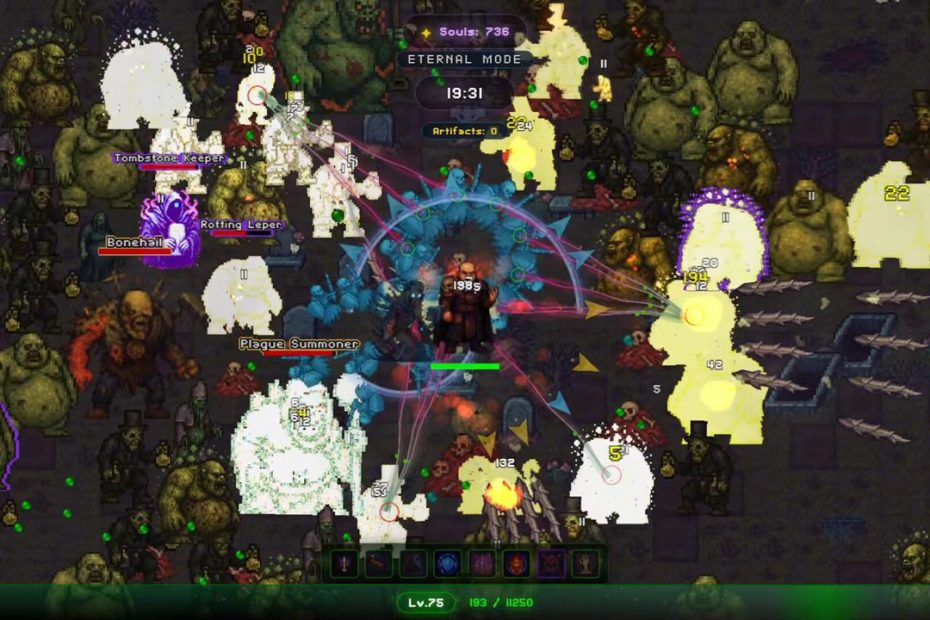Activate the red flaming skull ability icon
This screenshot has width=930, height=620.
(517, 564)
